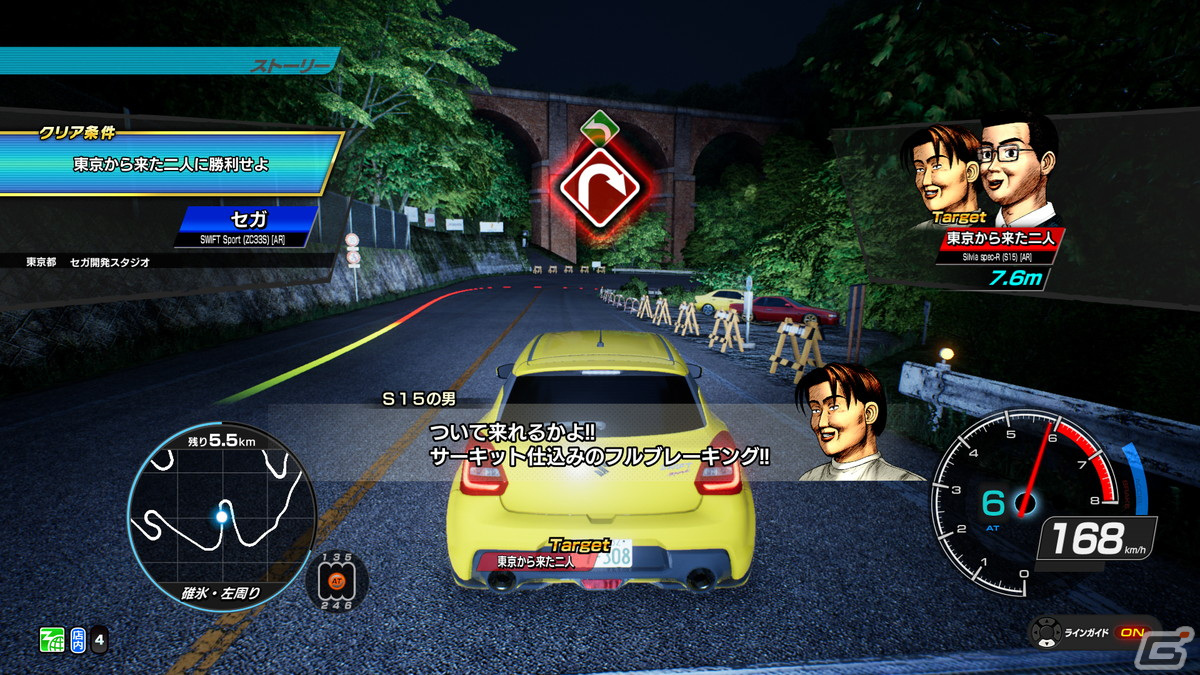Screen dimensions: 1200x675
Task: Toggle the ラインガイド ON switch
Action: pos(1131,633)
